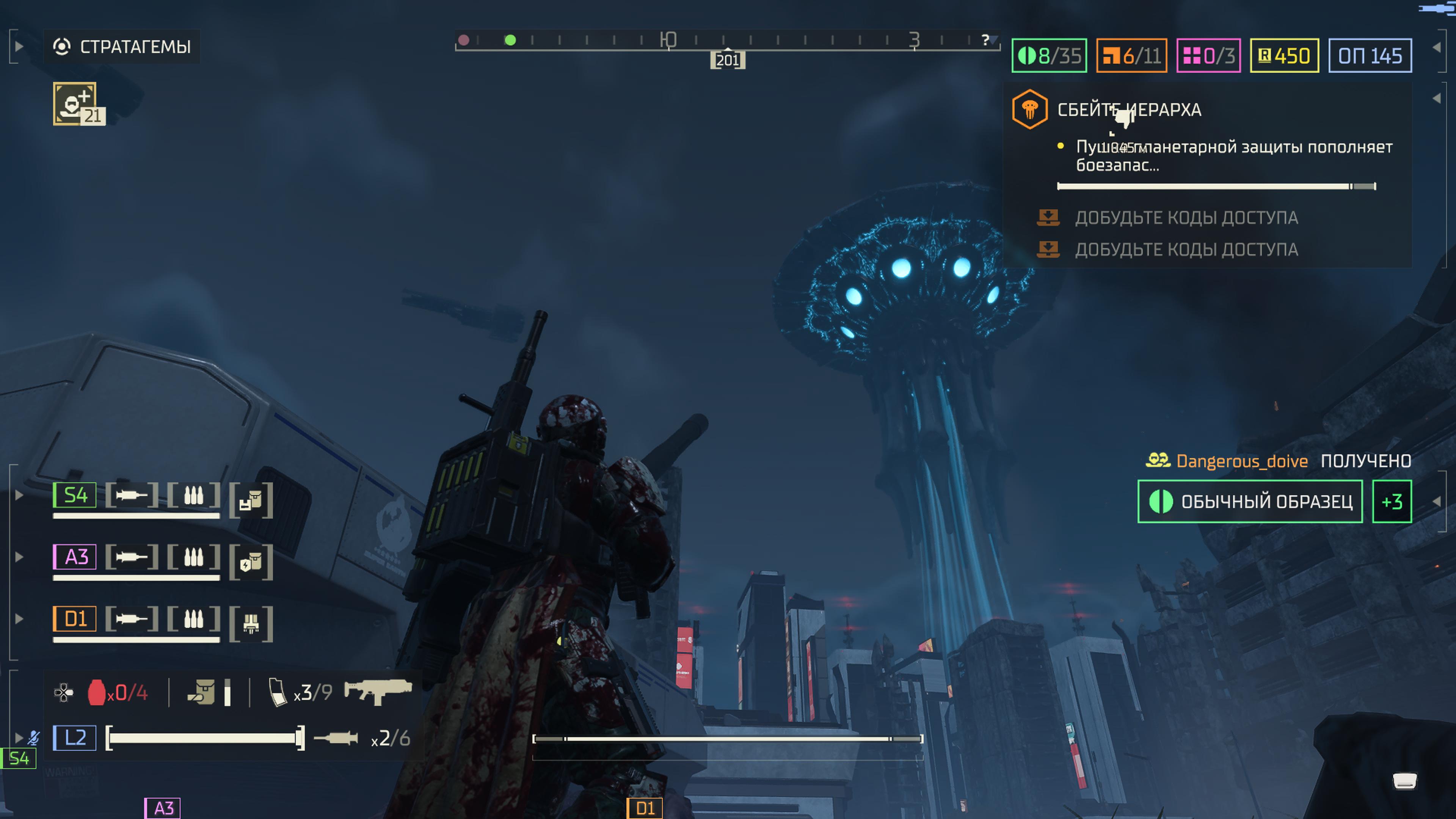Viewport: 1456px width, 819px height.
Task: Click the L2 player tag
Action: (75, 738)
